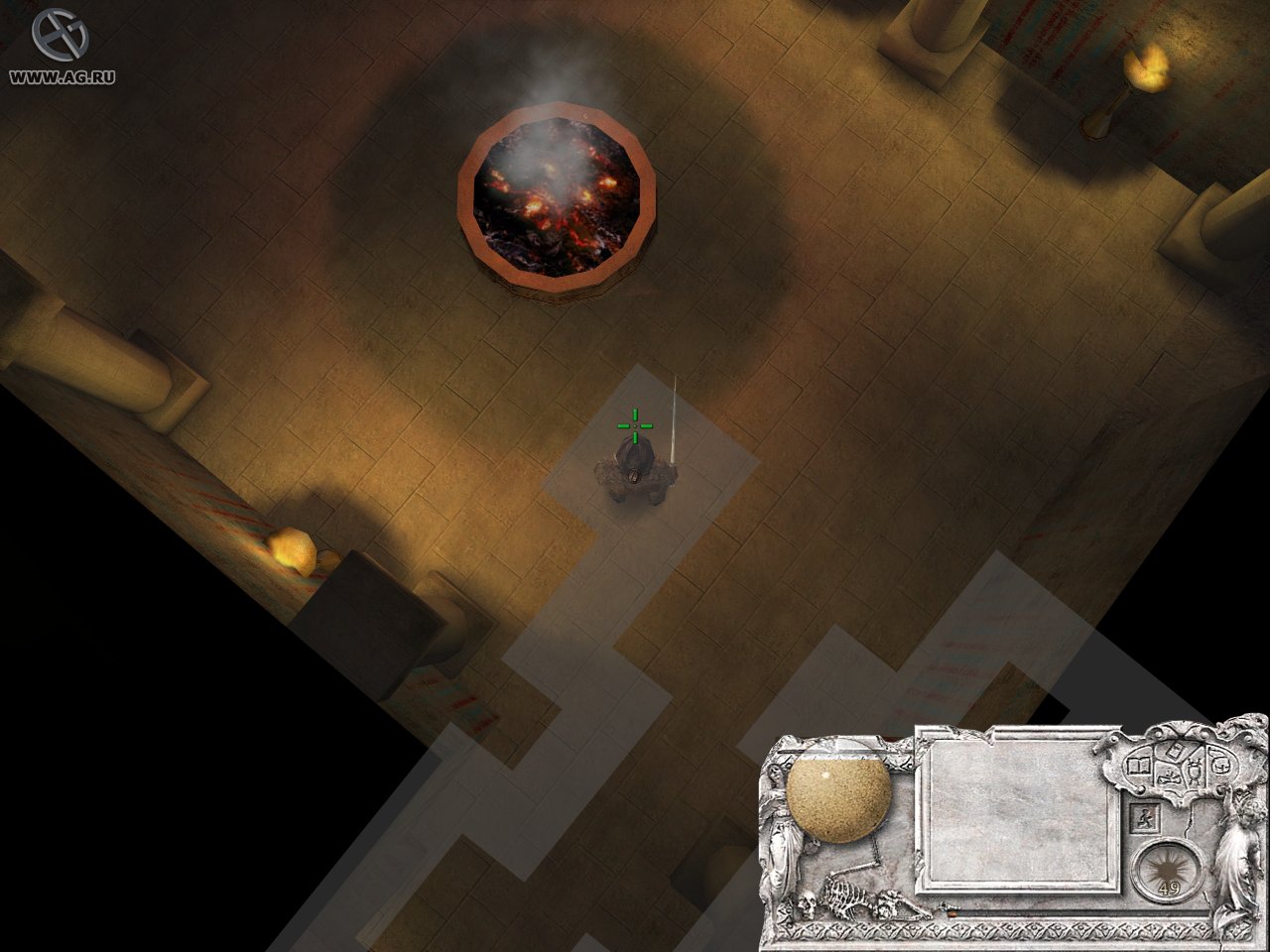Image resolution: width=1270 pixels, height=952 pixels.
Task: Click the AG.ru logo watermark
Action: (60, 45)
